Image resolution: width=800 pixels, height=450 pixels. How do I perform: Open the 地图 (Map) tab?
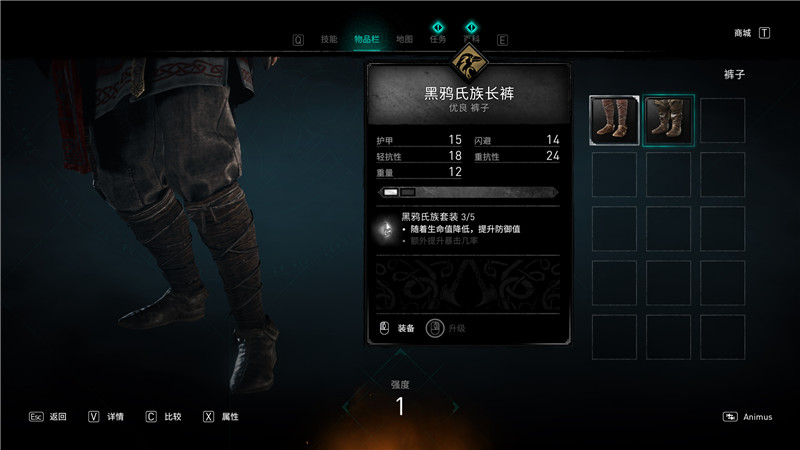(x=404, y=40)
